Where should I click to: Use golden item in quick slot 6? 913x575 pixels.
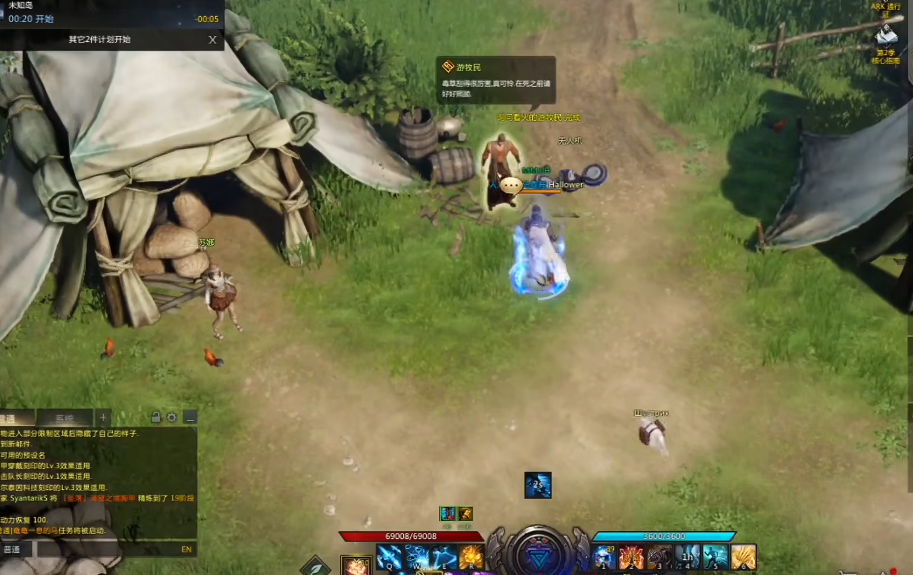(x=743, y=557)
